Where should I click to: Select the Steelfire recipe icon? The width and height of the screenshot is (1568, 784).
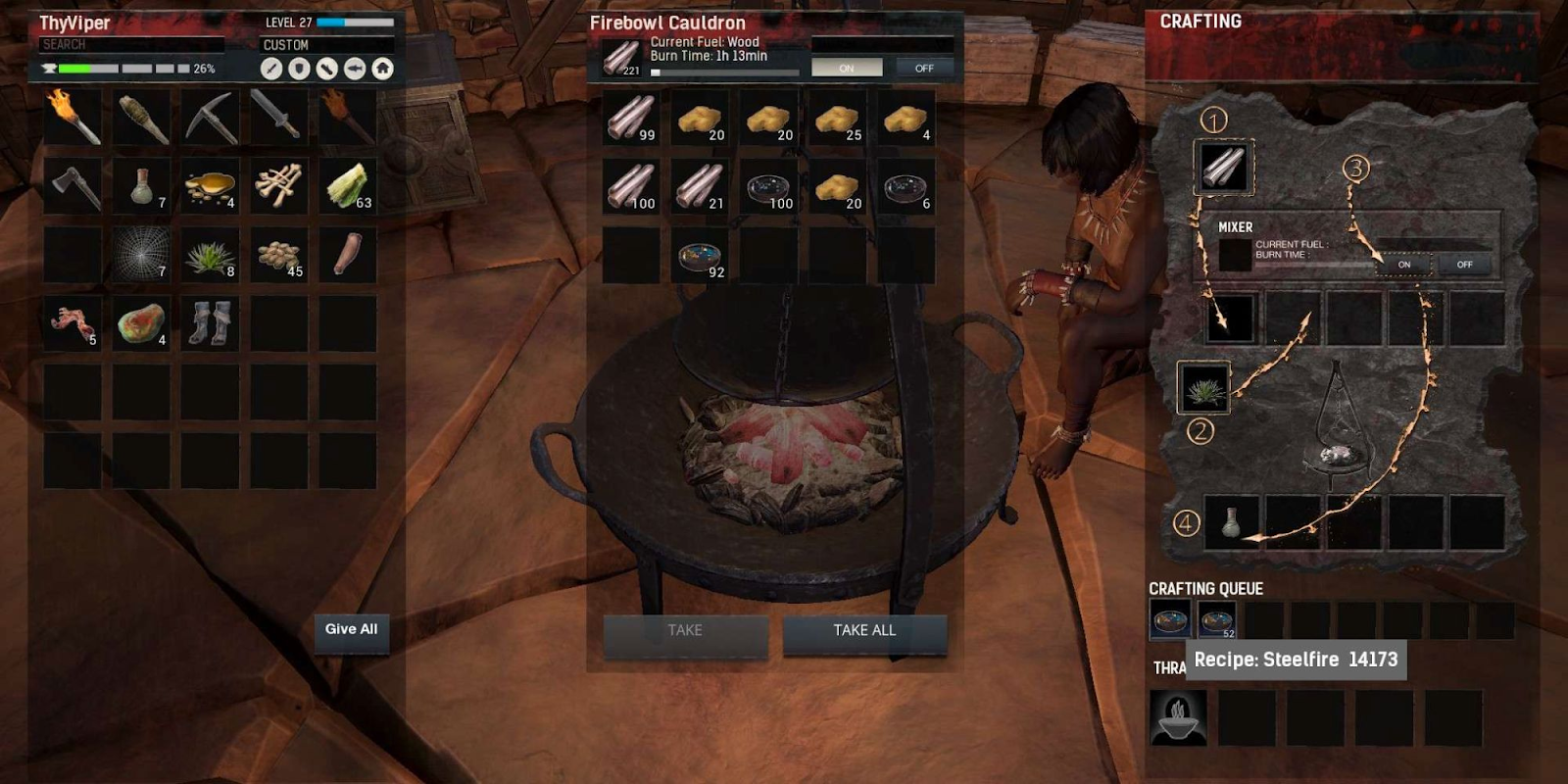click(x=1178, y=717)
